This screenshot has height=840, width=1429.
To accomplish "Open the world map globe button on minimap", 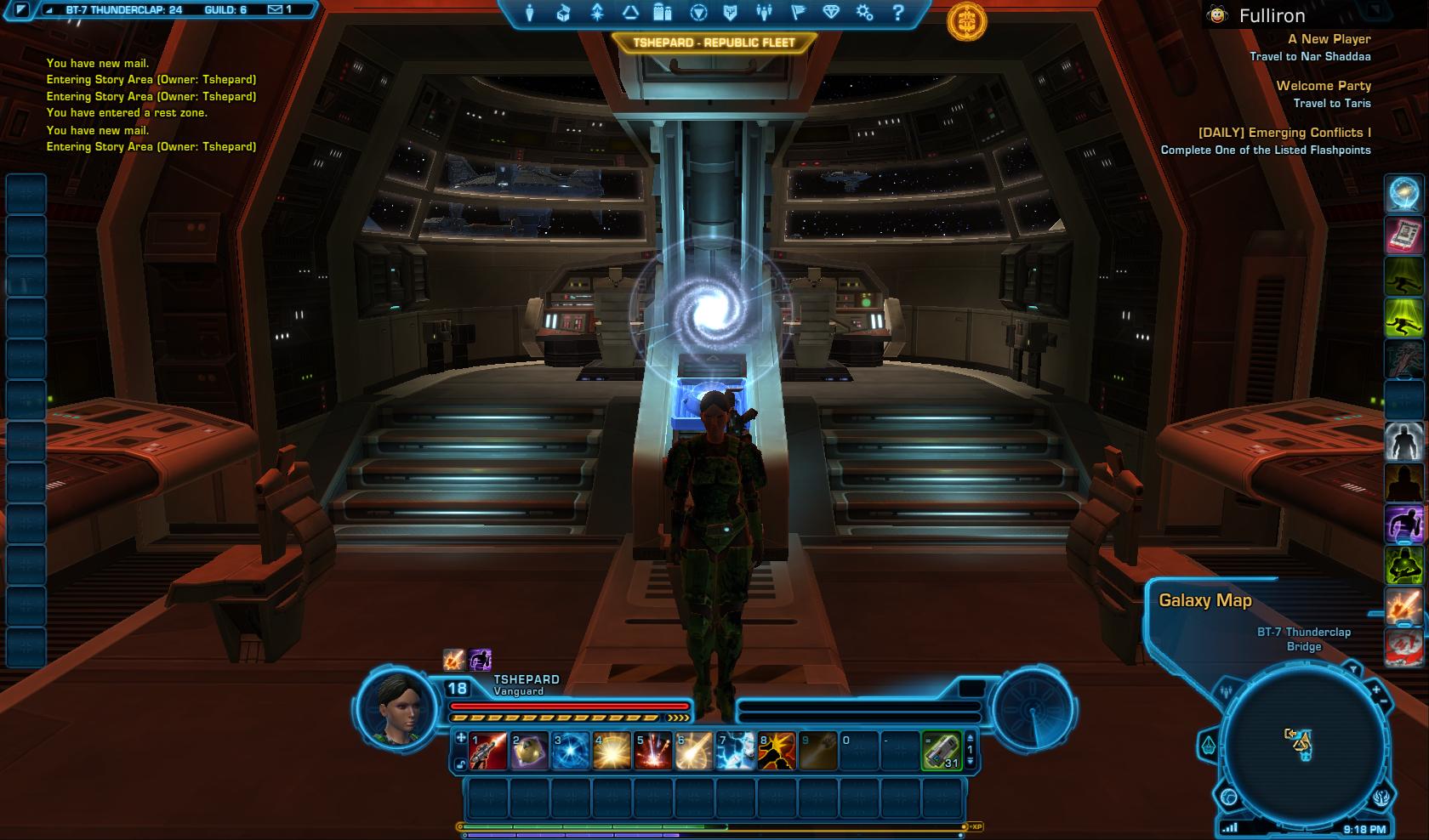I will click(x=1229, y=797).
